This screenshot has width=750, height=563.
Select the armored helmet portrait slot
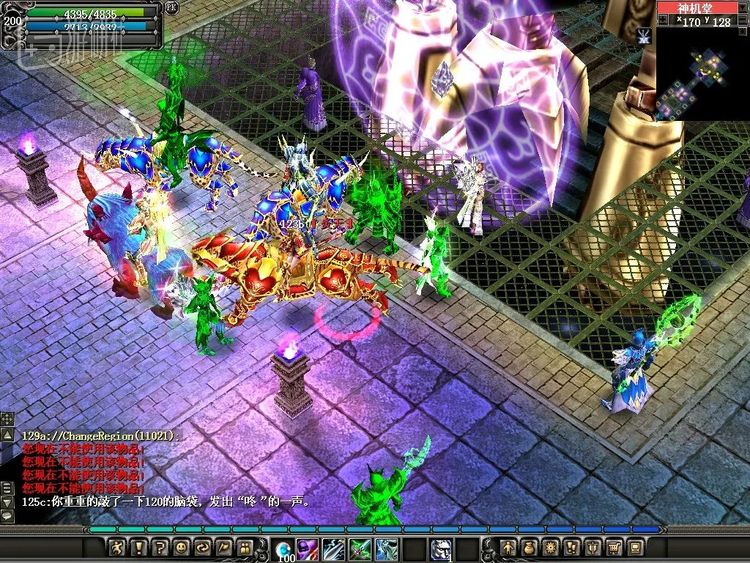click(x=441, y=549)
